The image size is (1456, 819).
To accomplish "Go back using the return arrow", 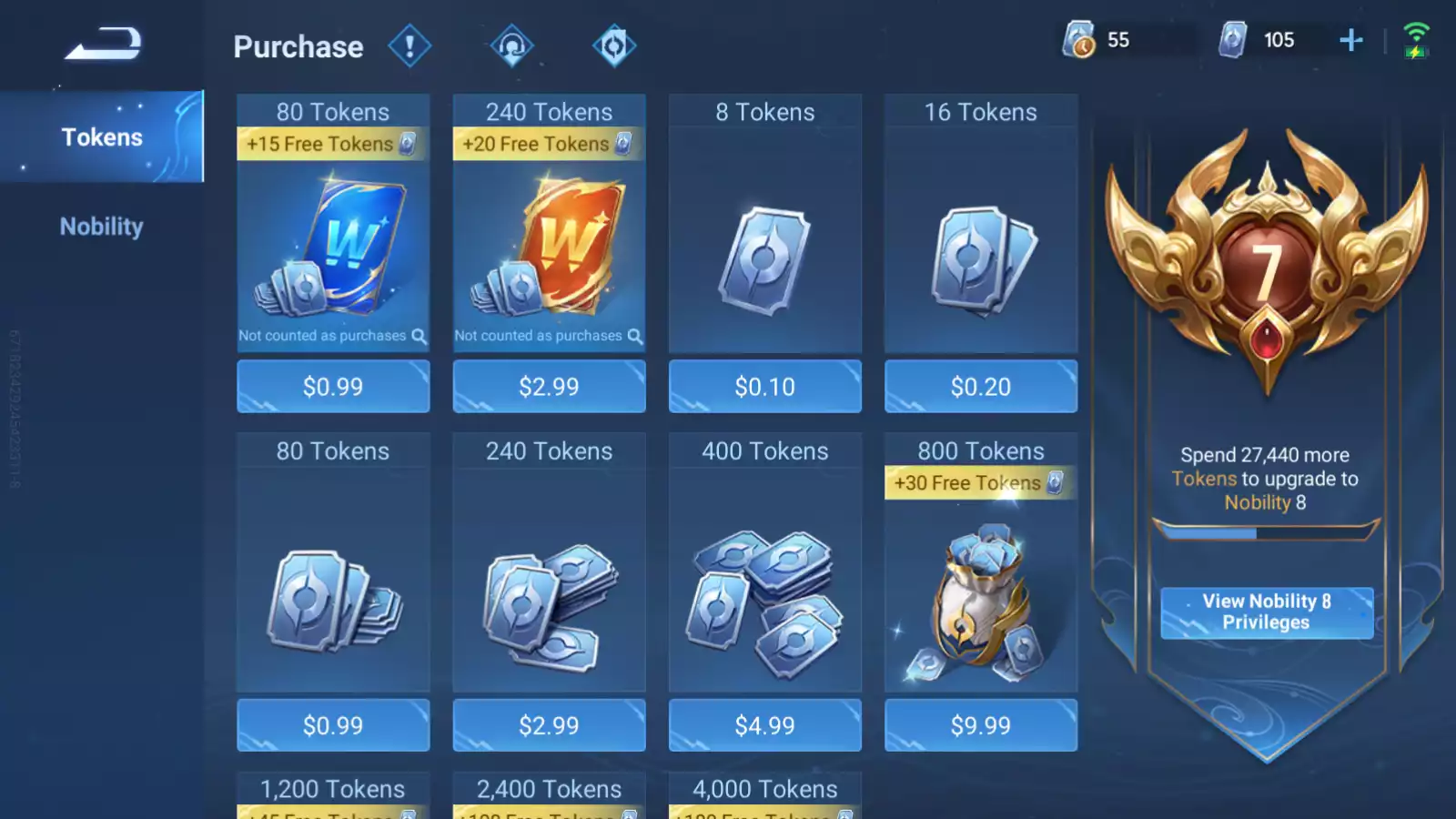I will pos(103,43).
